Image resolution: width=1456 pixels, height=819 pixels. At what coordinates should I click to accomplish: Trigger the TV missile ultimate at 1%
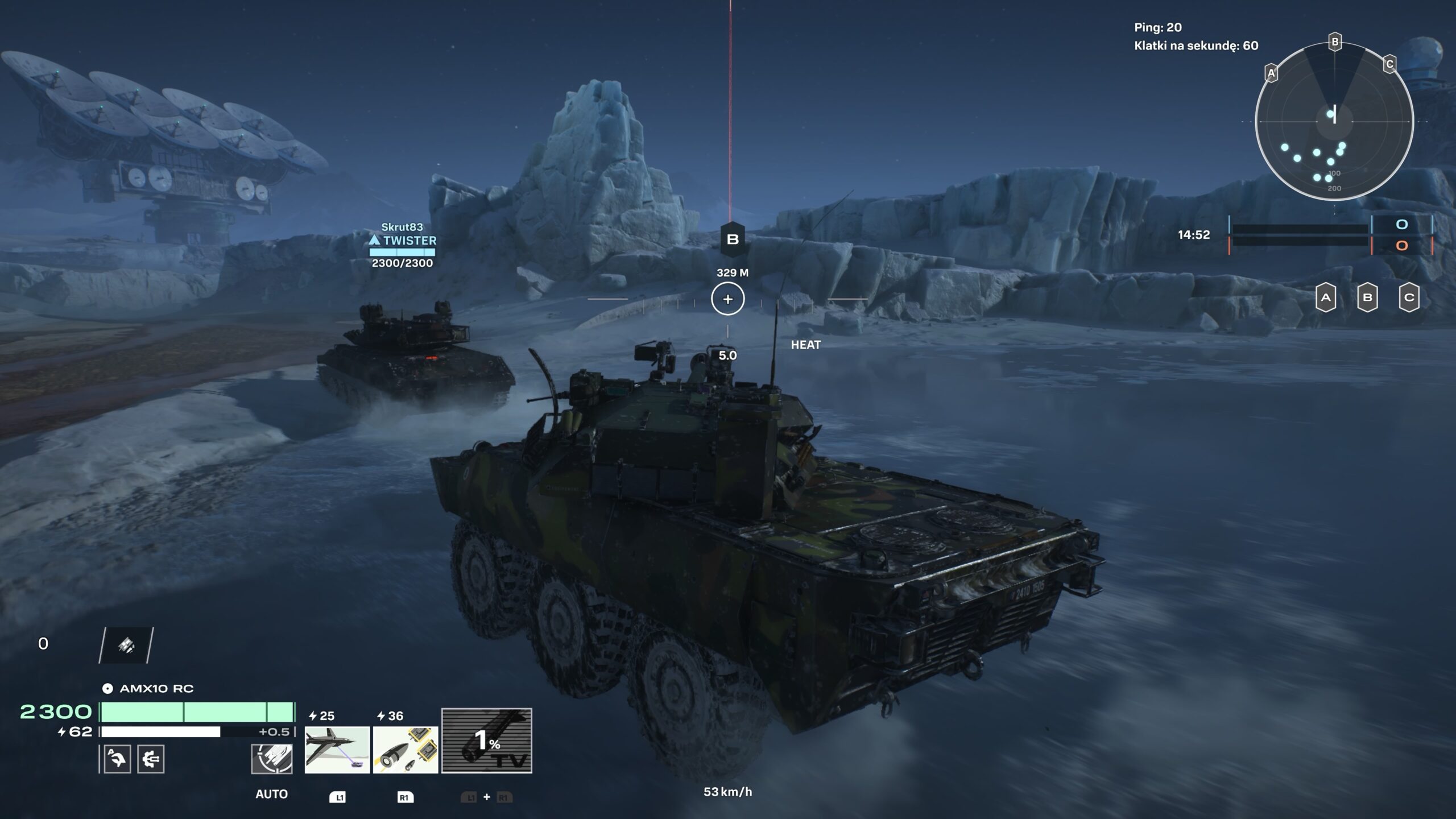coord(487,741)
